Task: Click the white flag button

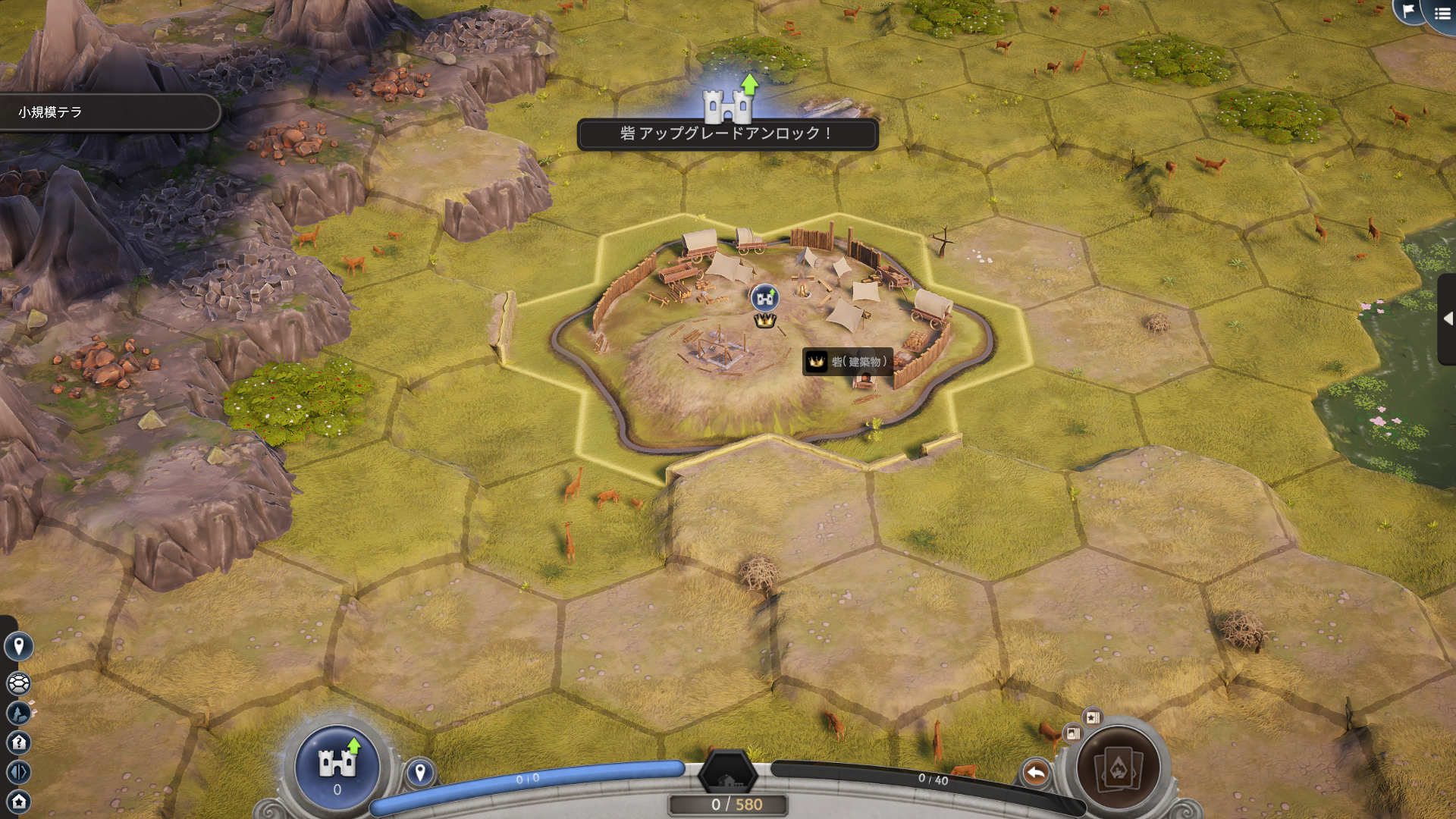Action: click(x=1408, y=11)
